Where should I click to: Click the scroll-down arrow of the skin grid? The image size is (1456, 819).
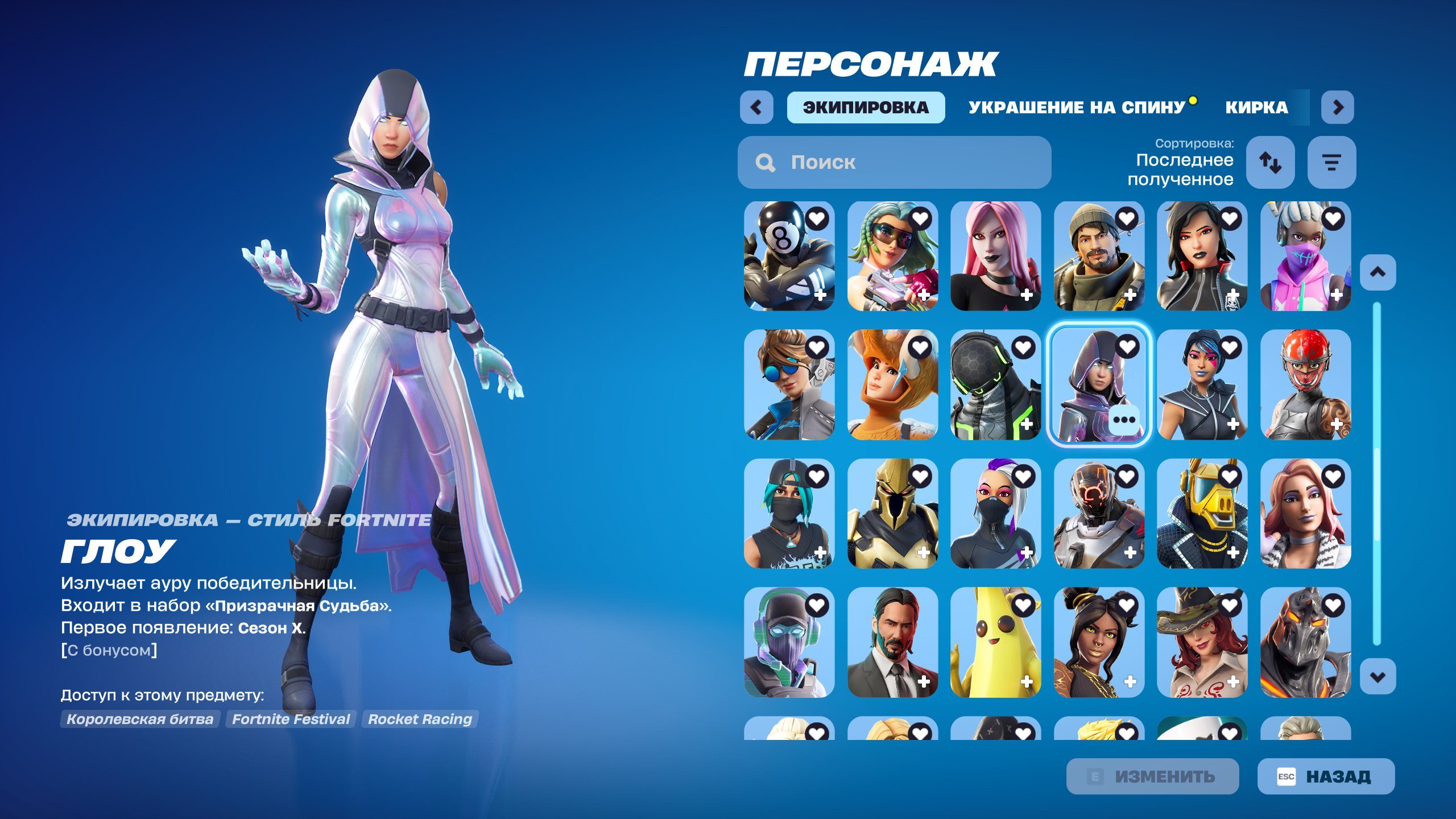[x=1378, y=677]
